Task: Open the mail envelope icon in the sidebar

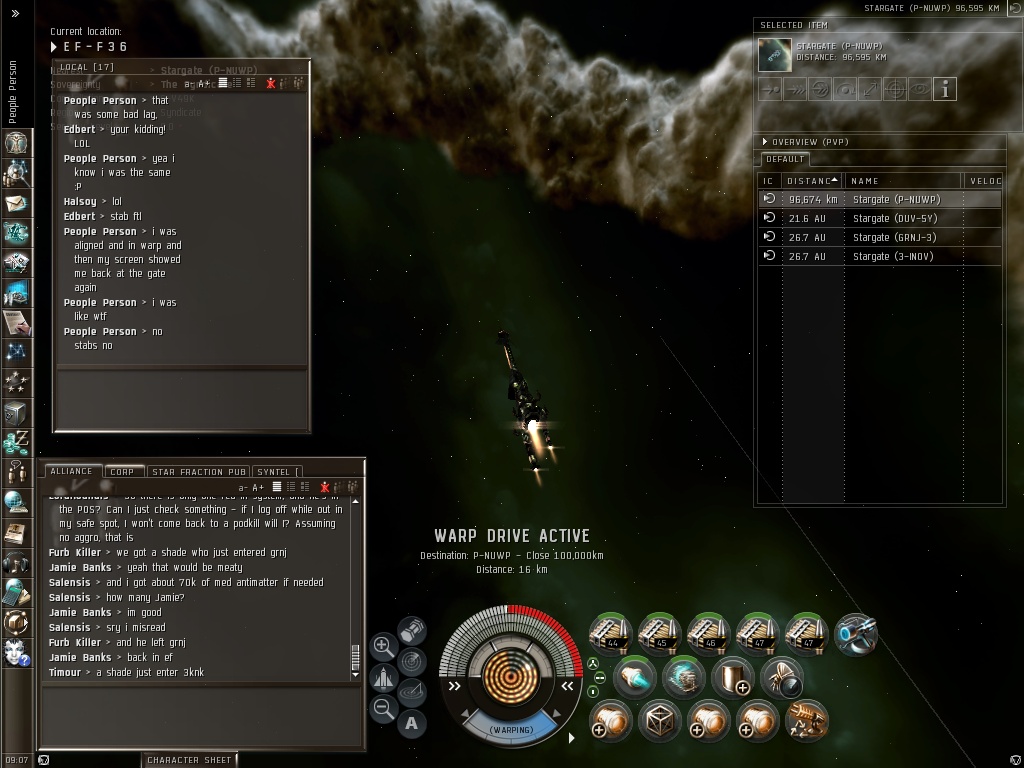Action: (x=16, y=203)
